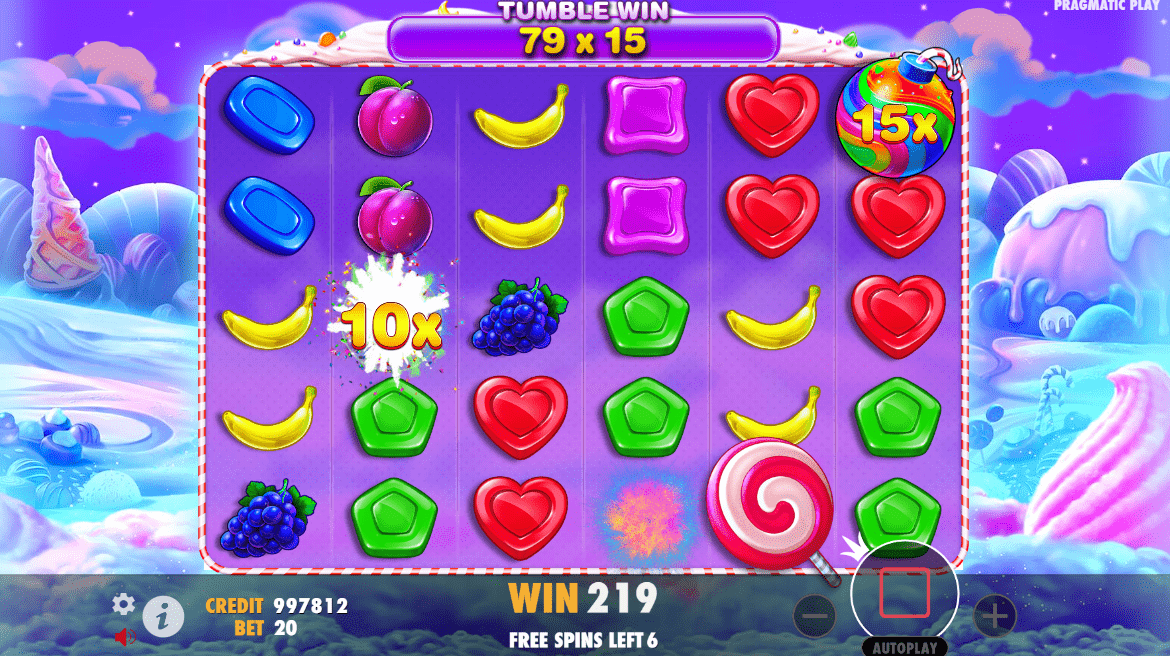Decrease the bet with the minus button
The image size is (1170, 656).
pos(815,616)
